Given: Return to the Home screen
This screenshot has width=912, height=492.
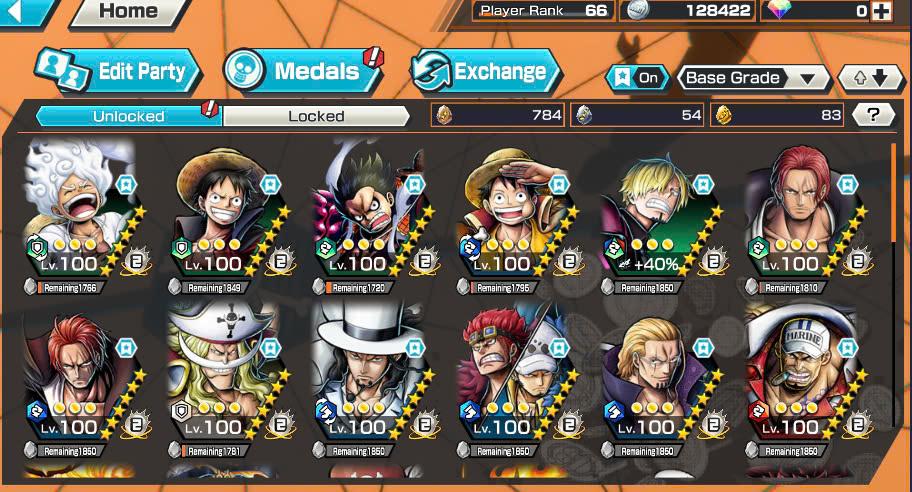Looking at the screenshot, I should [128, 12].
